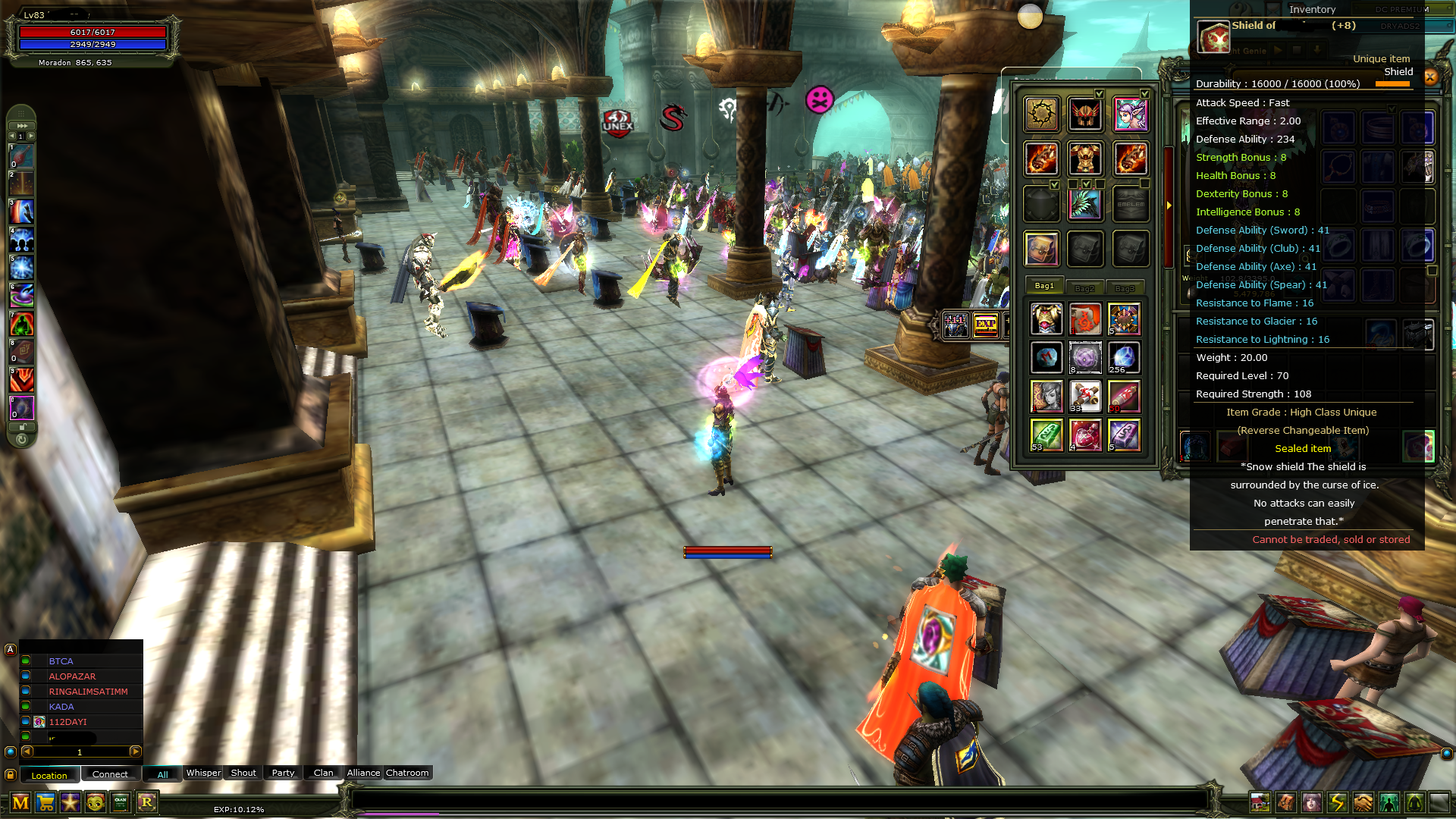Viewport: 1456px width, 819px height.
Task: Switch to the Bag2 inventory tab
Action: click(x=1085, y=287)
